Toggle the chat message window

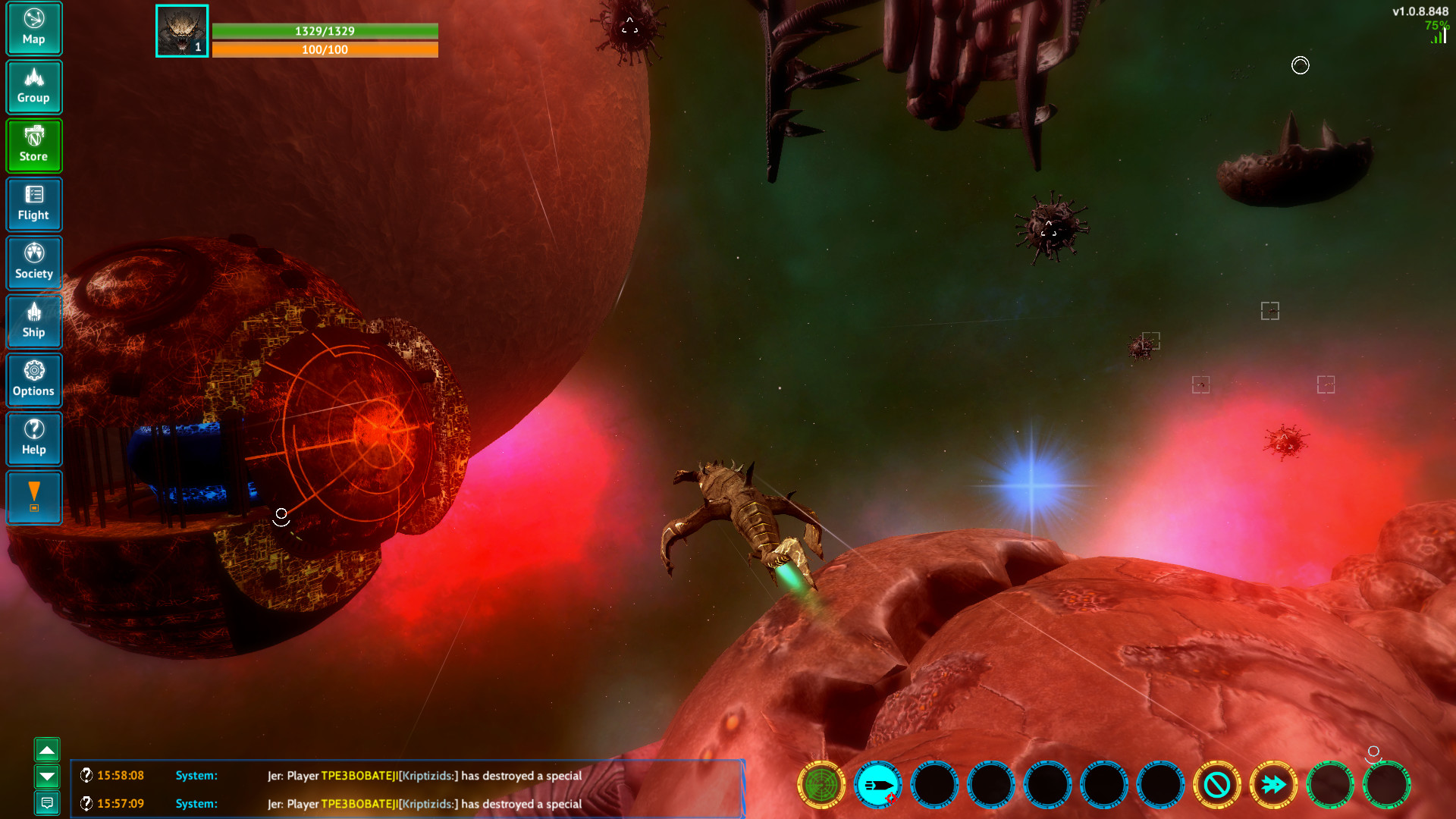48,802
